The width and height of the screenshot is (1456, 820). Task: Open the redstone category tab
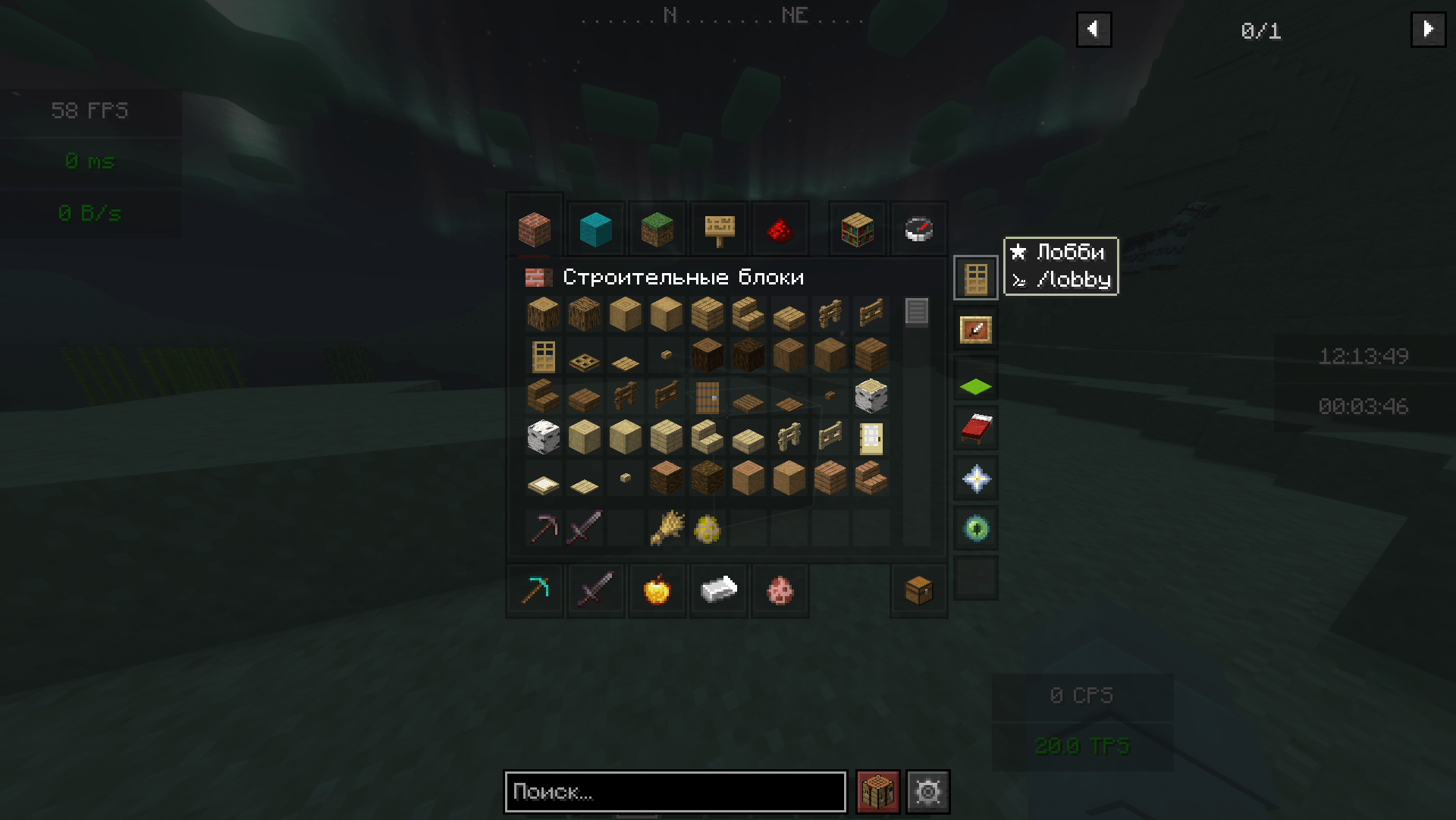pos(780,228)
